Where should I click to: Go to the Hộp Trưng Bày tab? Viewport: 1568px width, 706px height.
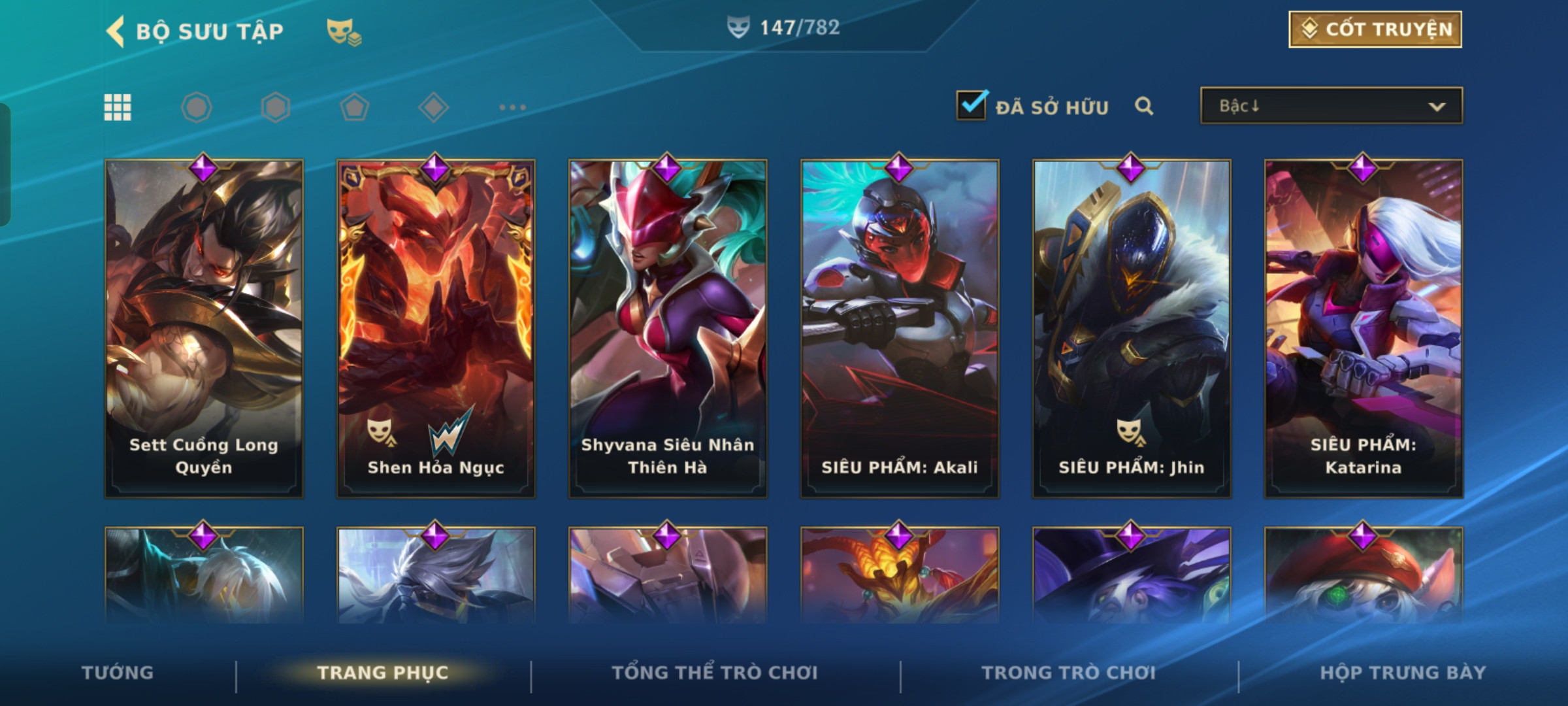point(1403,673)
